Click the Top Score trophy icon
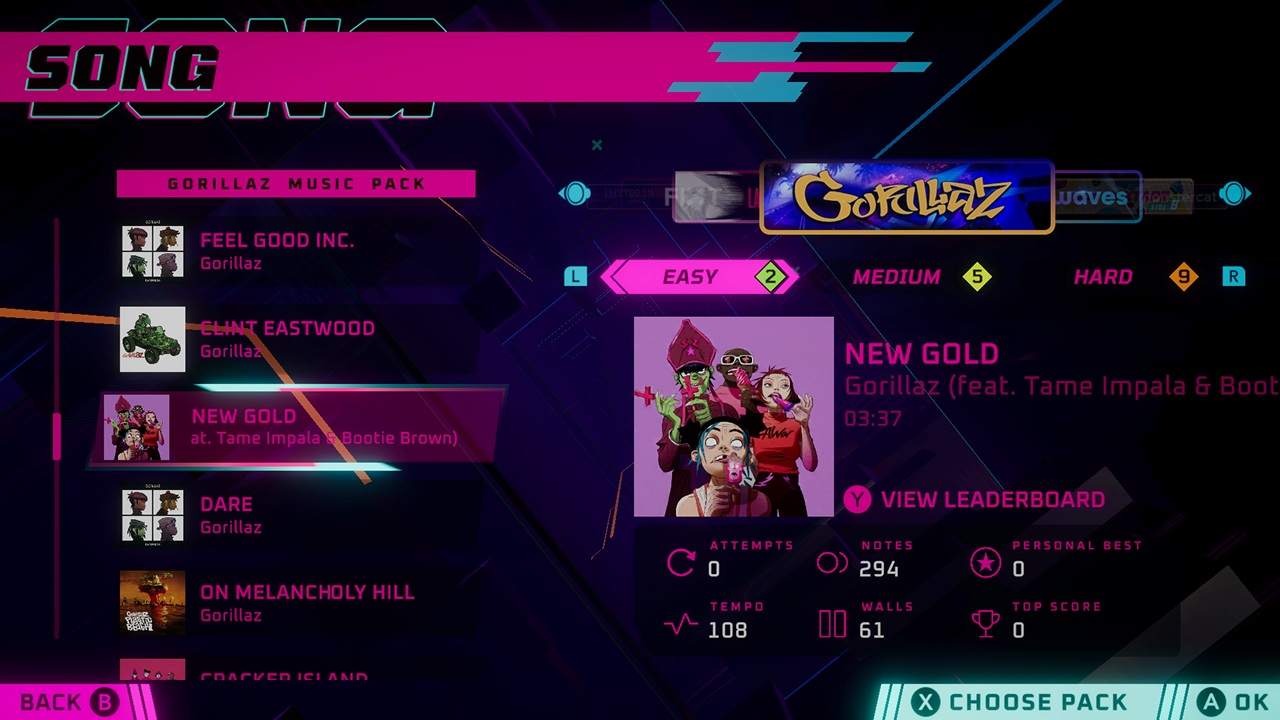This screenshot has width=1280, height=720. pos(986,625)
